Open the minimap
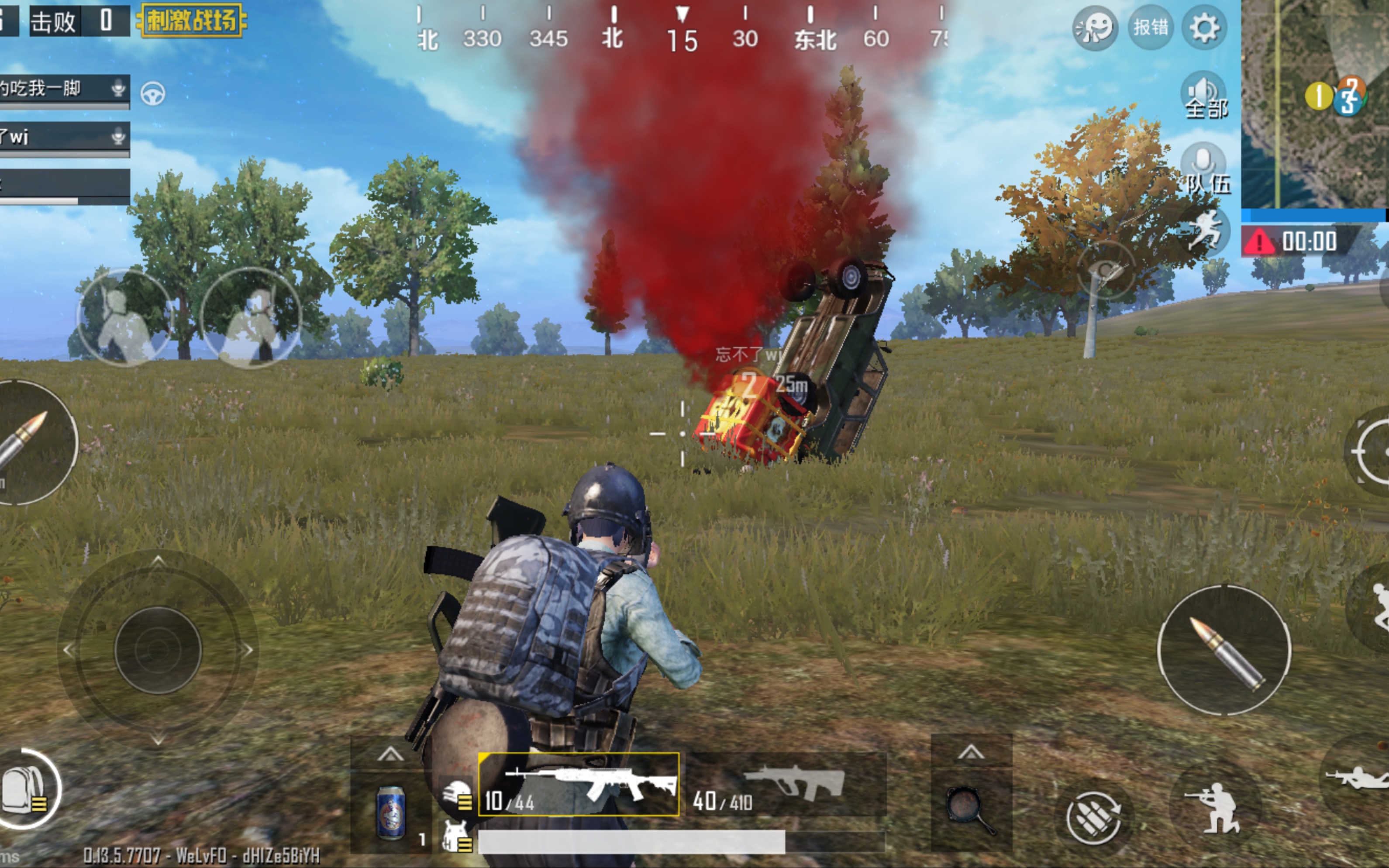Image resolution: width=1389 pixels, height=868 pixels. [x=1314, y=103]
